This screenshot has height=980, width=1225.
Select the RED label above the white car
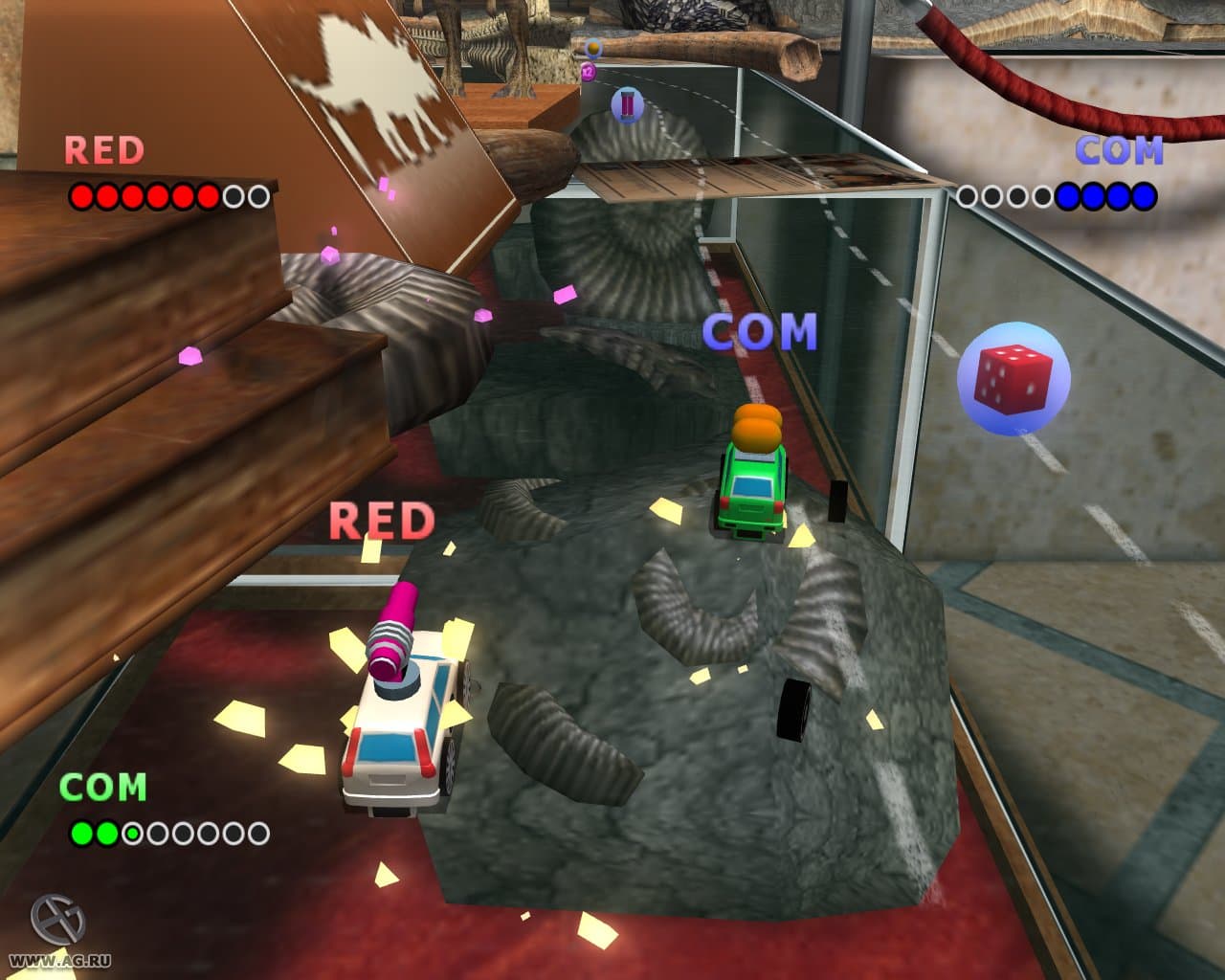click(383, 521)
